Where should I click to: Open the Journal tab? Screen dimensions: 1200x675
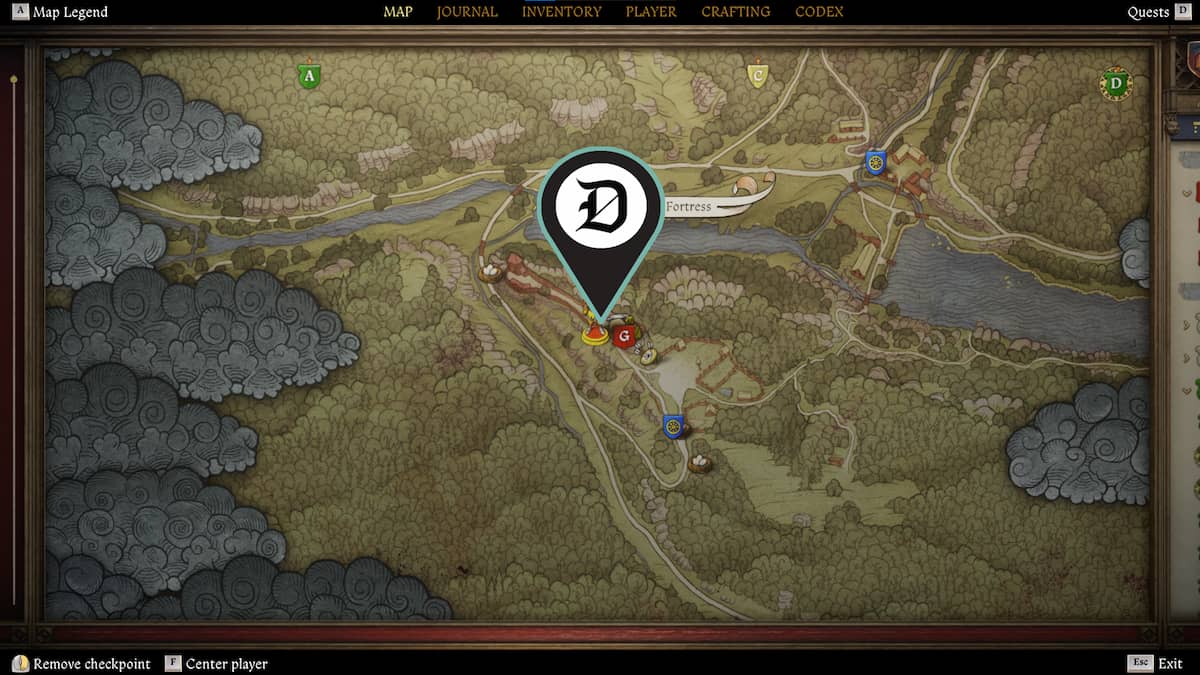point(467,12)
